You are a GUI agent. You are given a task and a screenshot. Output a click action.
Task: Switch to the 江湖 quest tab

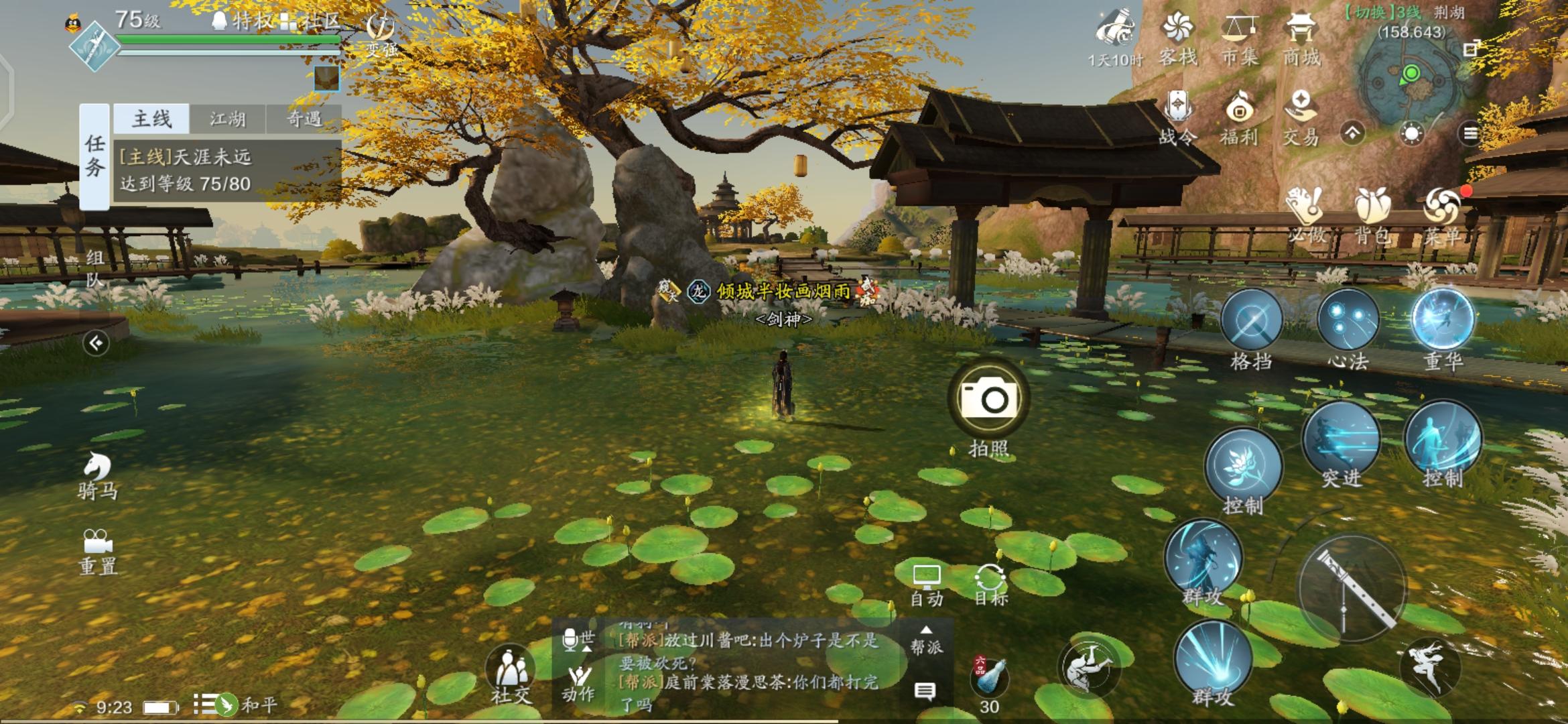(227, 119)
